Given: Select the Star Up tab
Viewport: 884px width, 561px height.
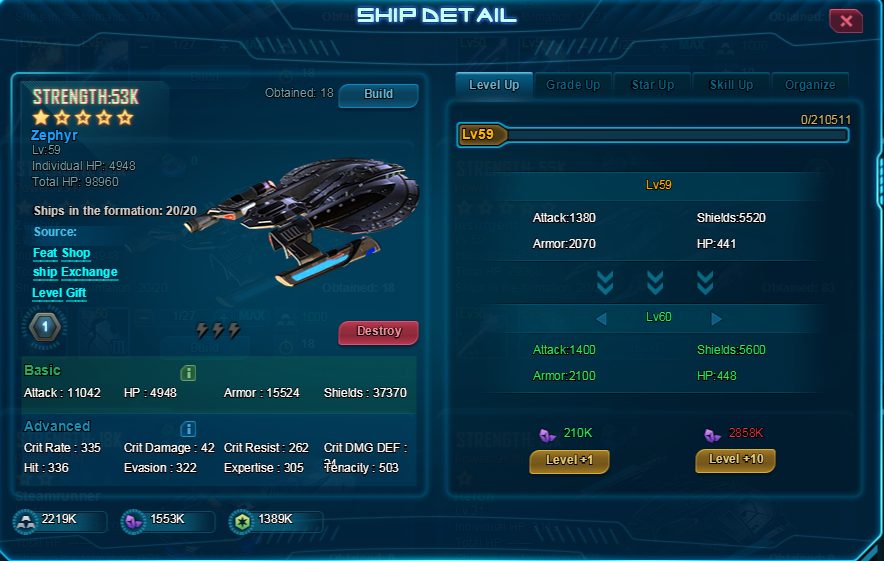Looking at the screenshot, I should pyautogui.click(x=653, y=85).
